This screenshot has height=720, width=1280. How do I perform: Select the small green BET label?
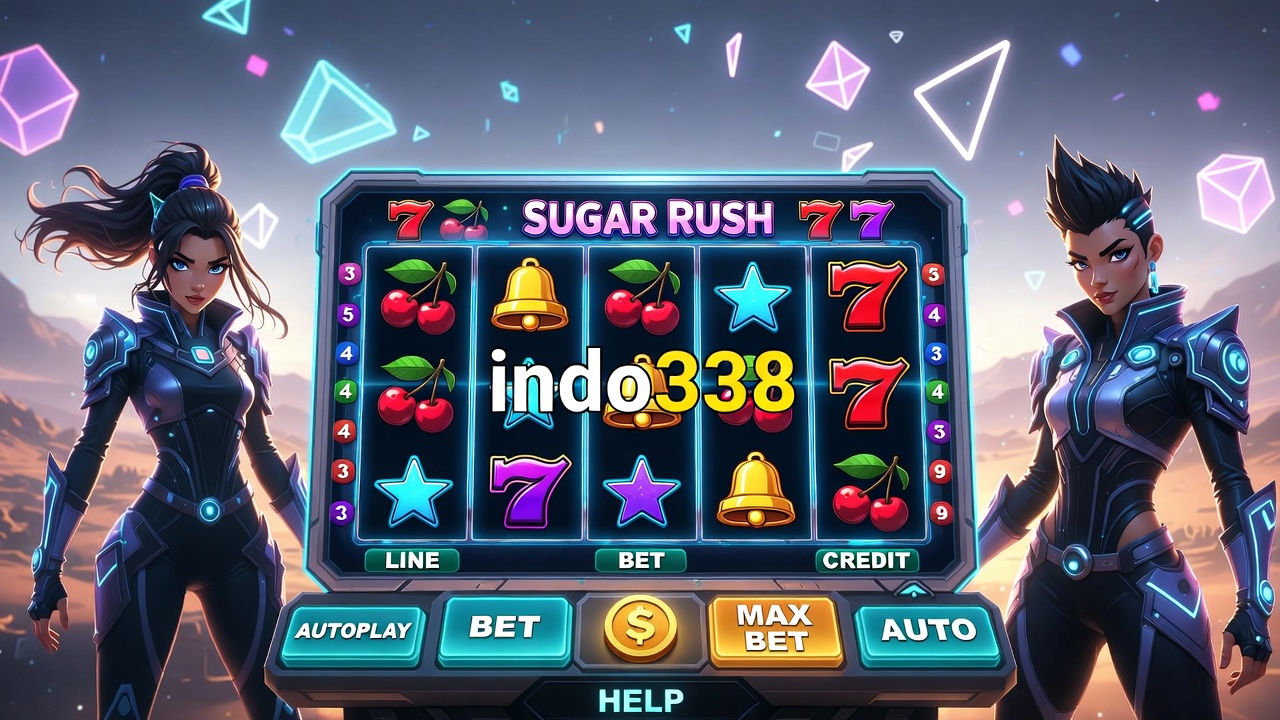coord(641,560)
